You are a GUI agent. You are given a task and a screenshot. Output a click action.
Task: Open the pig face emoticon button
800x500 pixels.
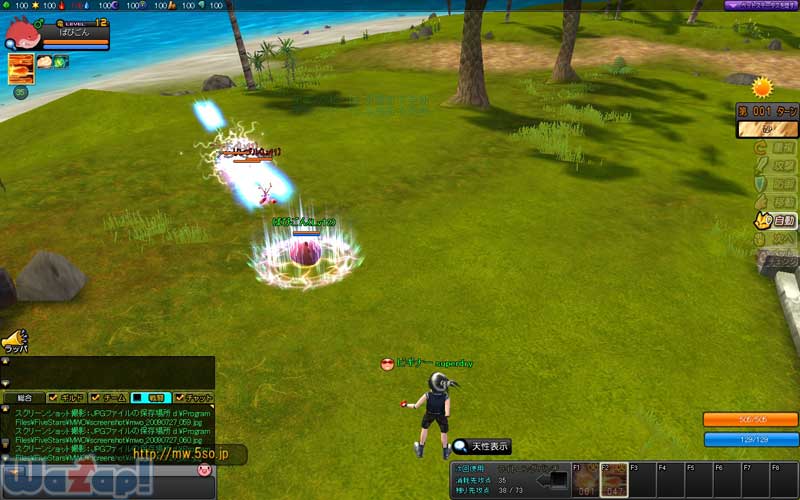click(204, 469)
